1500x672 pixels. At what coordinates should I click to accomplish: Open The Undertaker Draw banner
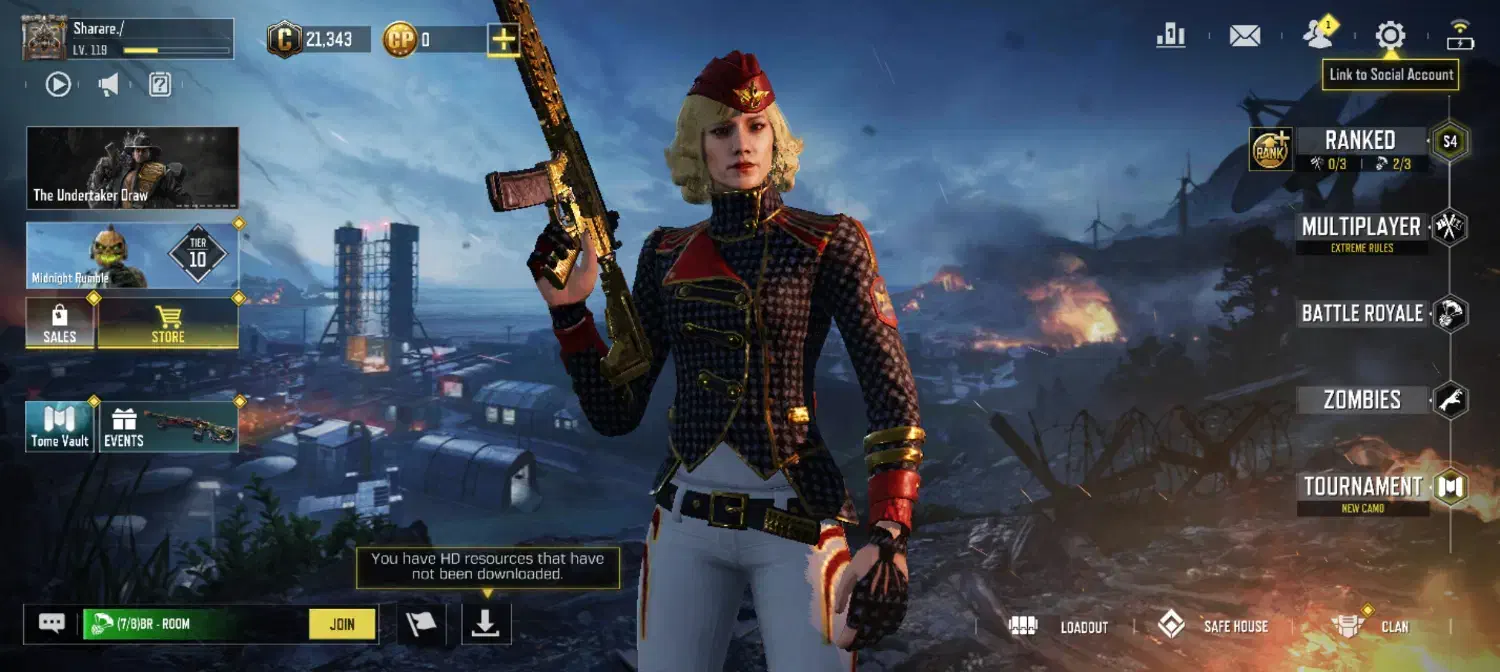(132, 168)
